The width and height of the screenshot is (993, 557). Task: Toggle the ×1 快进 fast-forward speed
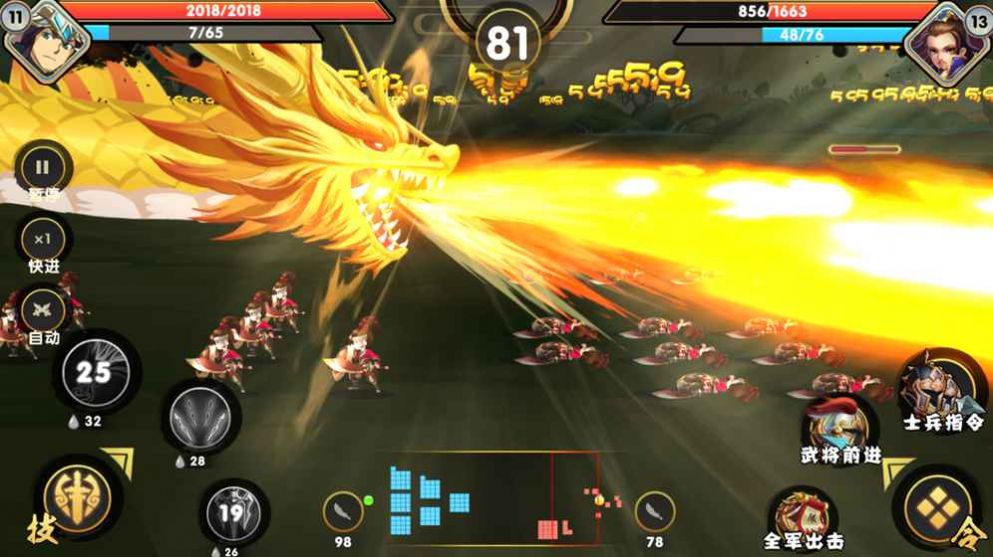43,239
